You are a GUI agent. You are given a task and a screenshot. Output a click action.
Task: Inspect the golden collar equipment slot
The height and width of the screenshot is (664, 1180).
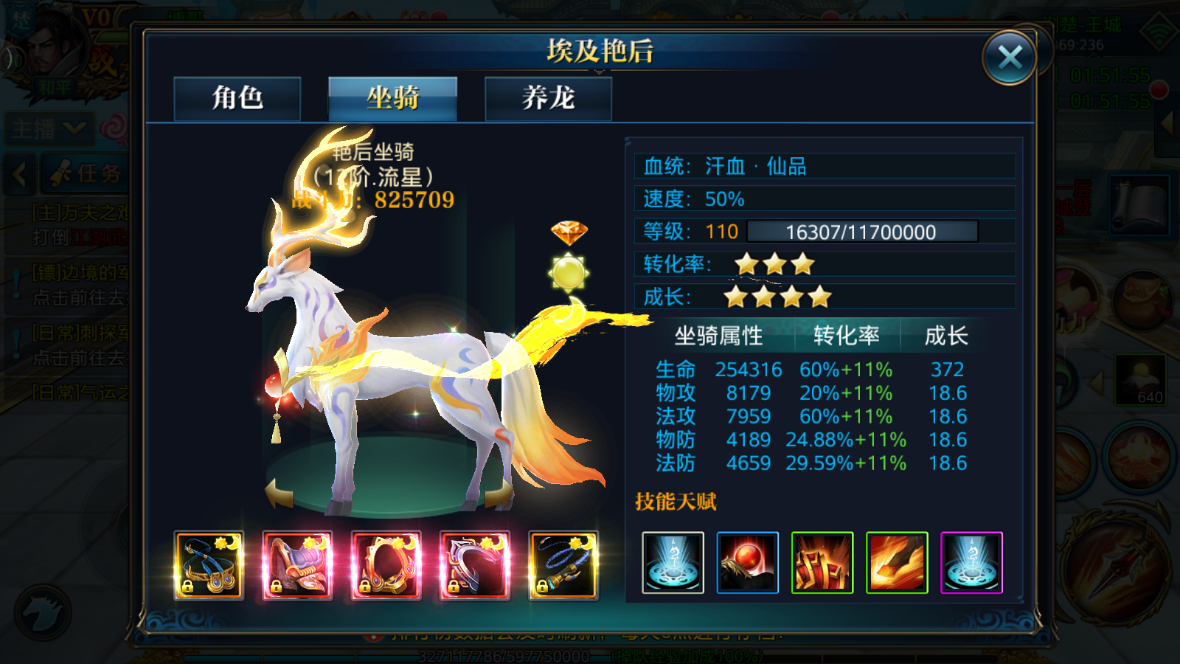pos(386,565)
